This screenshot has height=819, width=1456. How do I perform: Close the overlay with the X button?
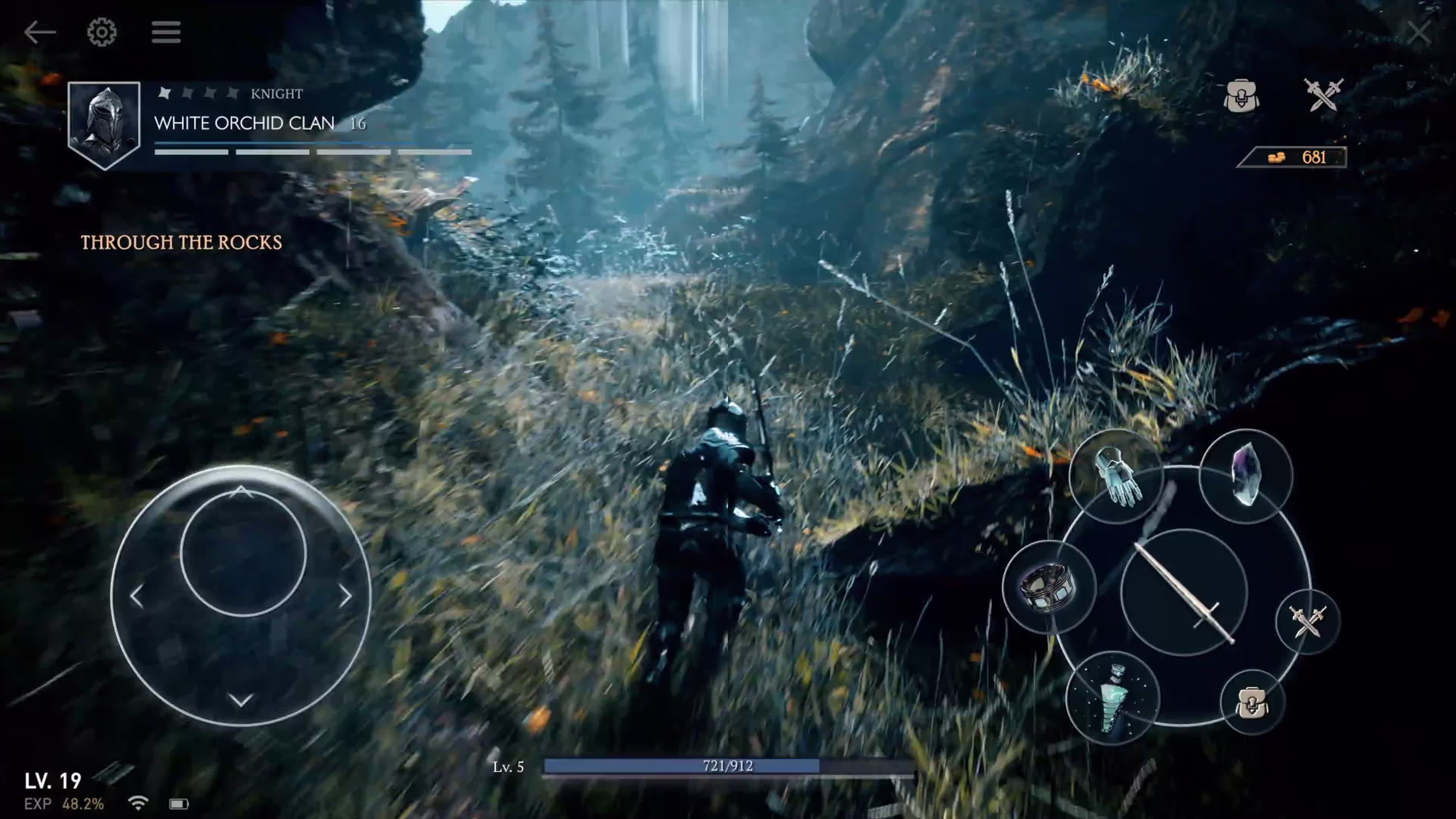(x=1419, y=33)
